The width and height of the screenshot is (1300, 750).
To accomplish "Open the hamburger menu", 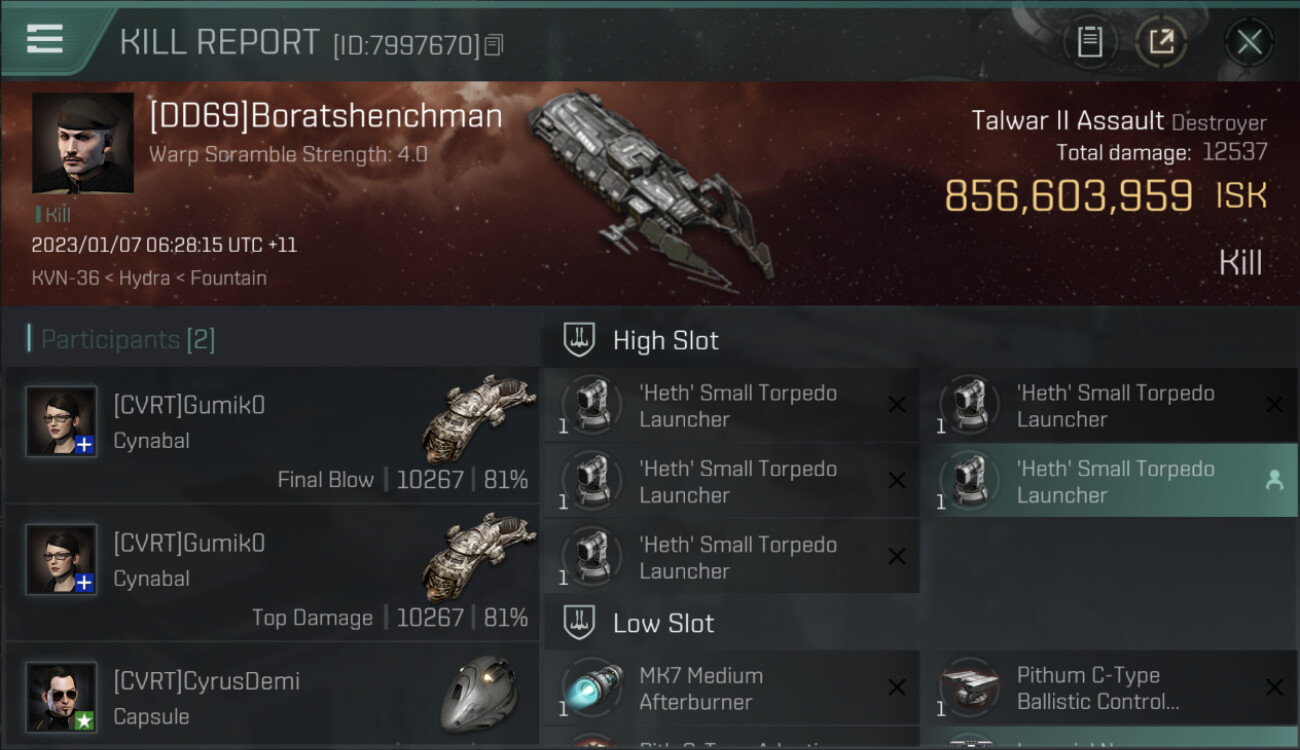I will click(x=45, y=40).
